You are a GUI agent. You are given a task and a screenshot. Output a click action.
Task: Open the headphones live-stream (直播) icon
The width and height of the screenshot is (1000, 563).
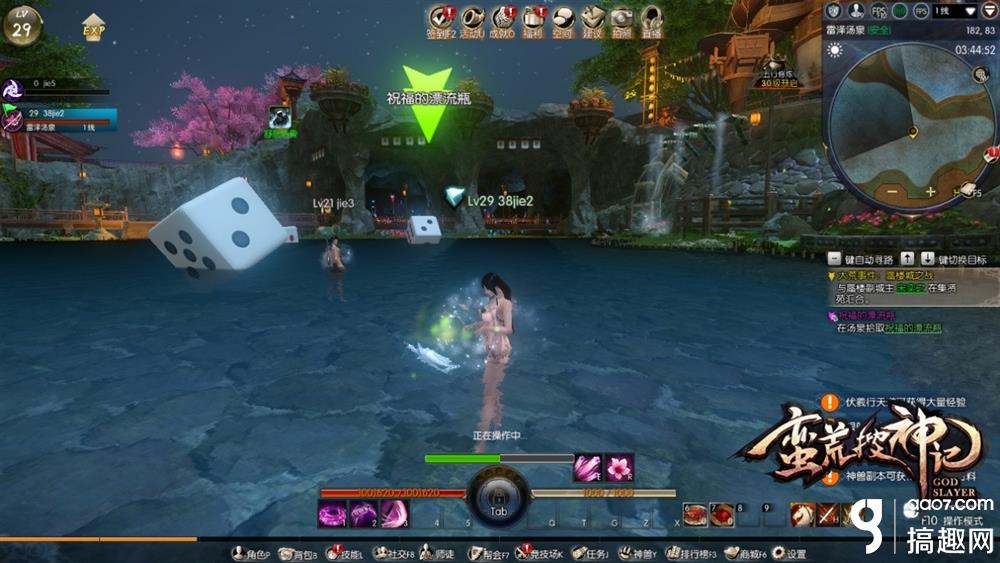(652, 18)
